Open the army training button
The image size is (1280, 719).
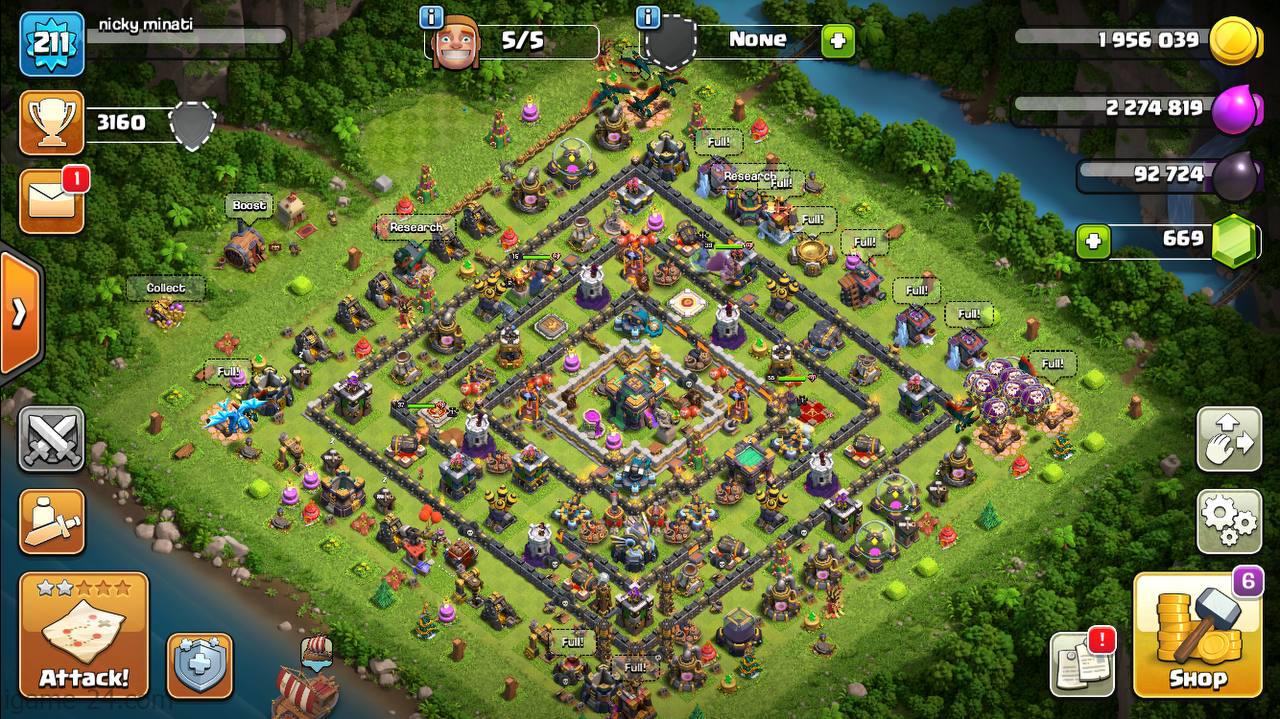pos(51,520)
